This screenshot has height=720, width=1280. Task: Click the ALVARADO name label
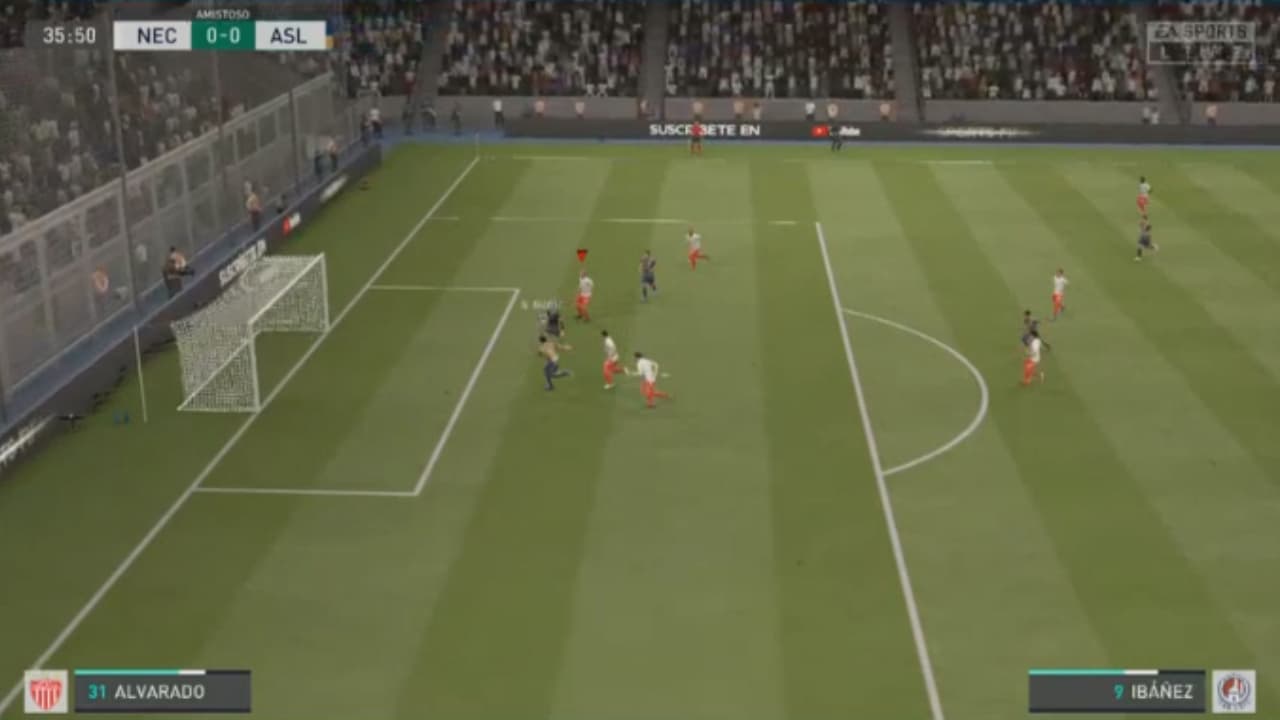[160, 688]
